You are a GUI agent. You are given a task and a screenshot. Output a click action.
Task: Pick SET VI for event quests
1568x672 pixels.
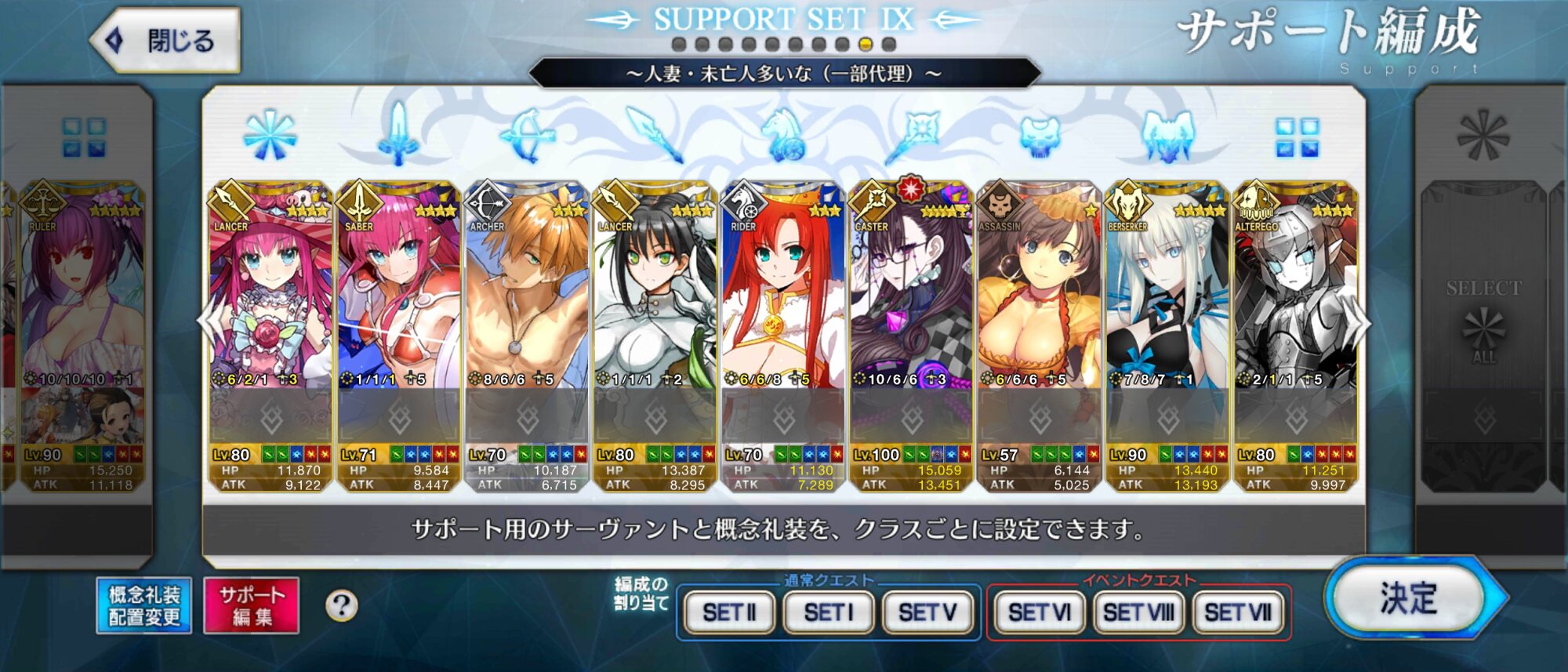point(1039,612)
